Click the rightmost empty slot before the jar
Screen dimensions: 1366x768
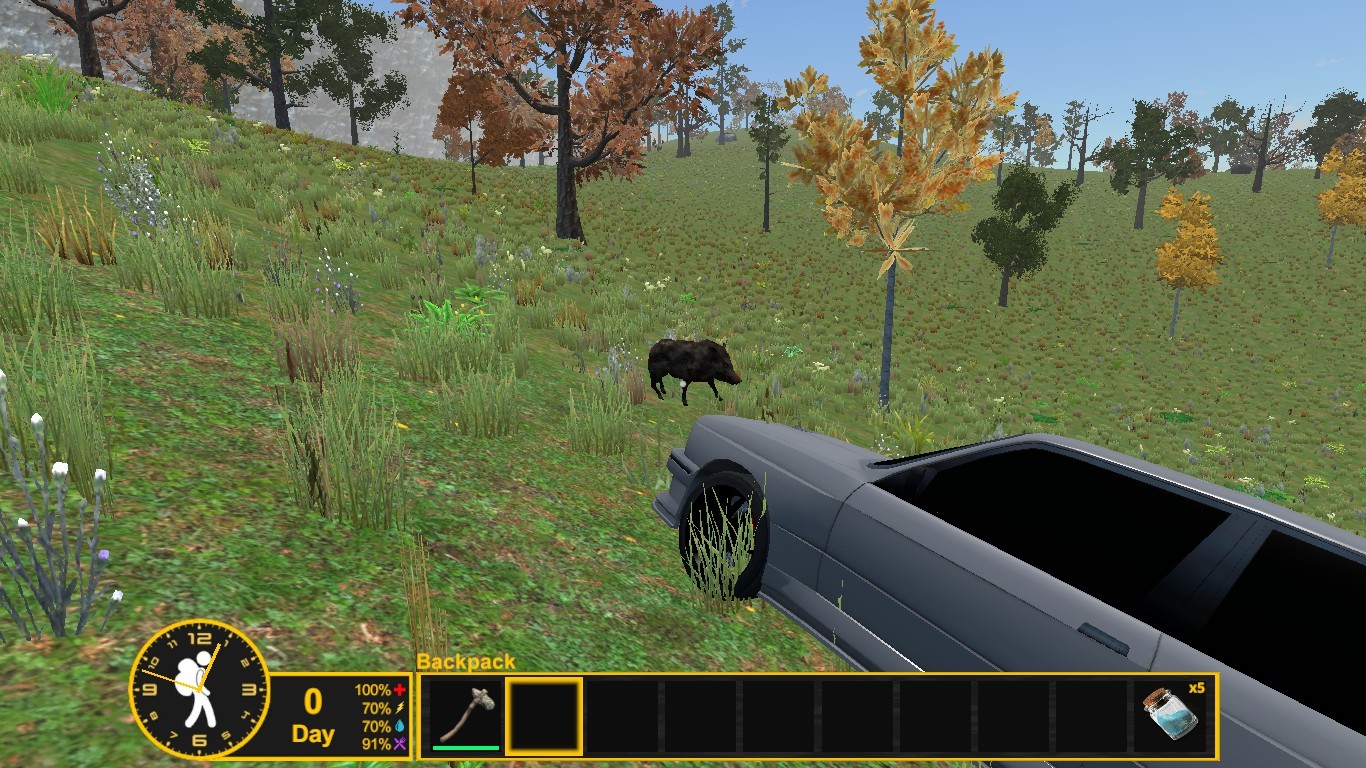[x=1092, y=713]
